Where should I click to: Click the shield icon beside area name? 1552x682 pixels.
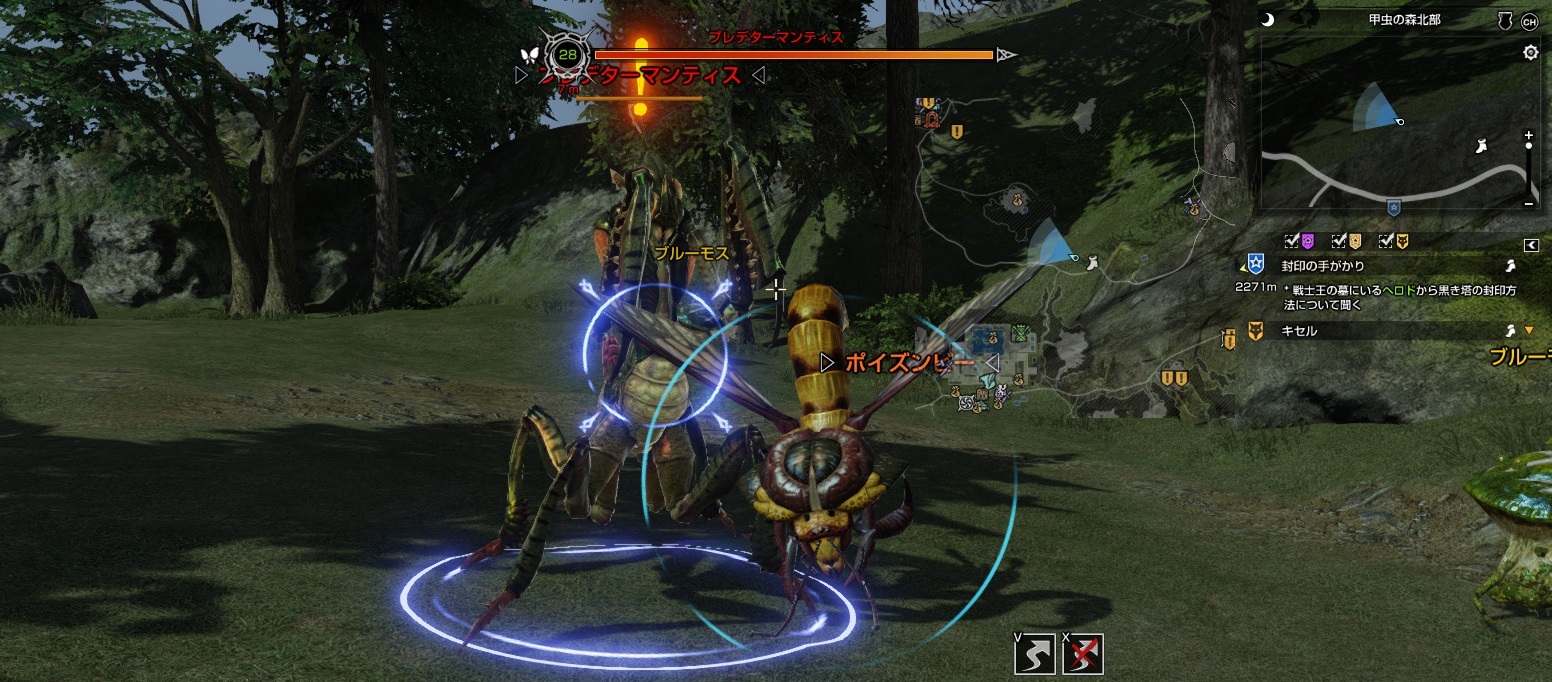coord(1504,21)
